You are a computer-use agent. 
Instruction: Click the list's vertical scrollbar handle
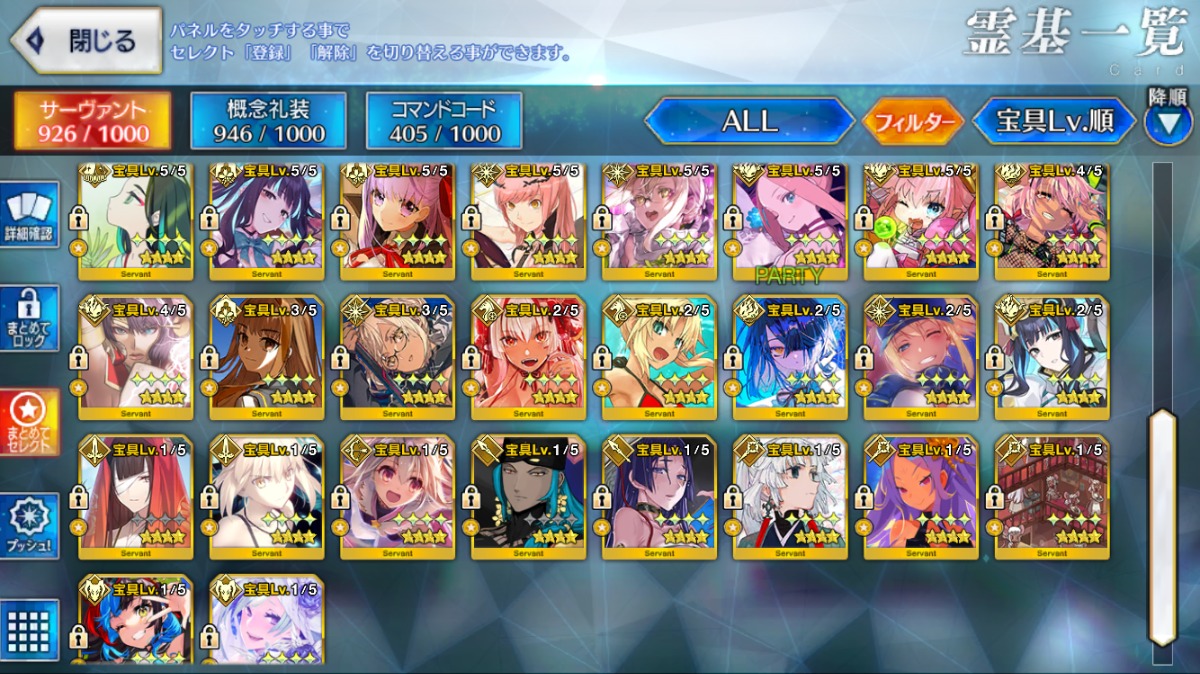click(x=1162, y=525)
